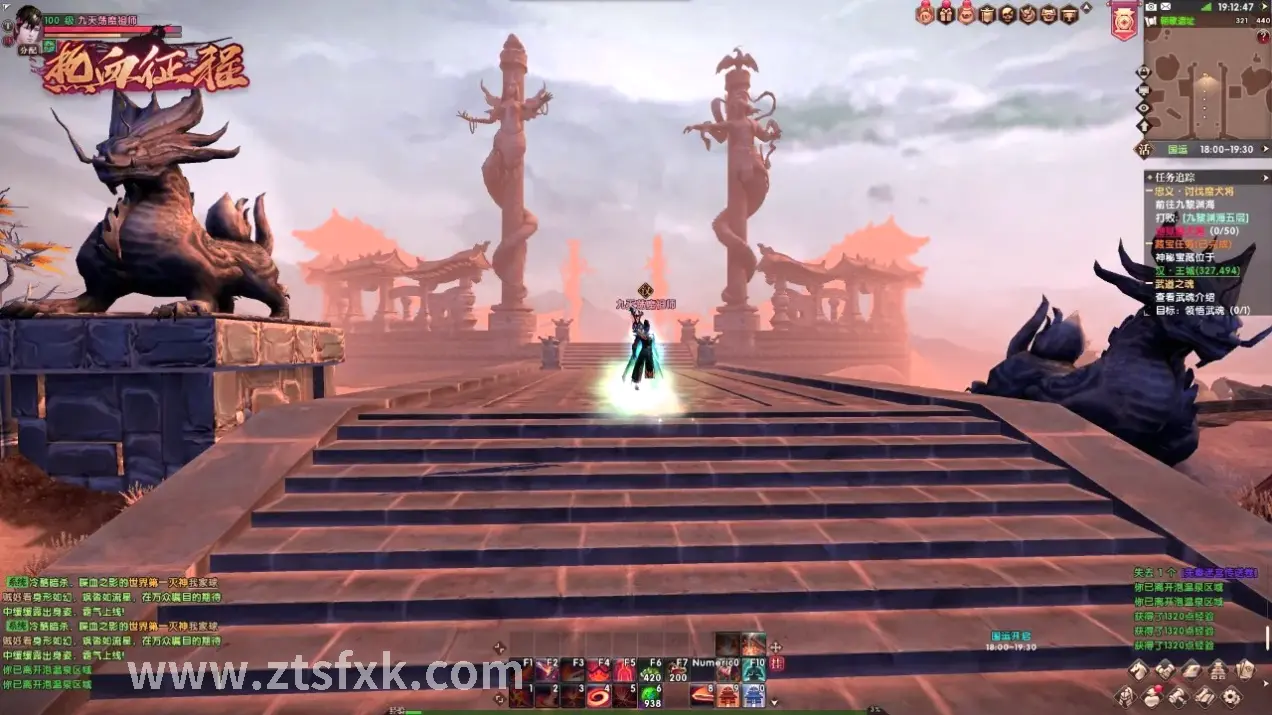Click the camera screenshot icon
Screen dimensions: 1272x715
[x=1151, y=6]
